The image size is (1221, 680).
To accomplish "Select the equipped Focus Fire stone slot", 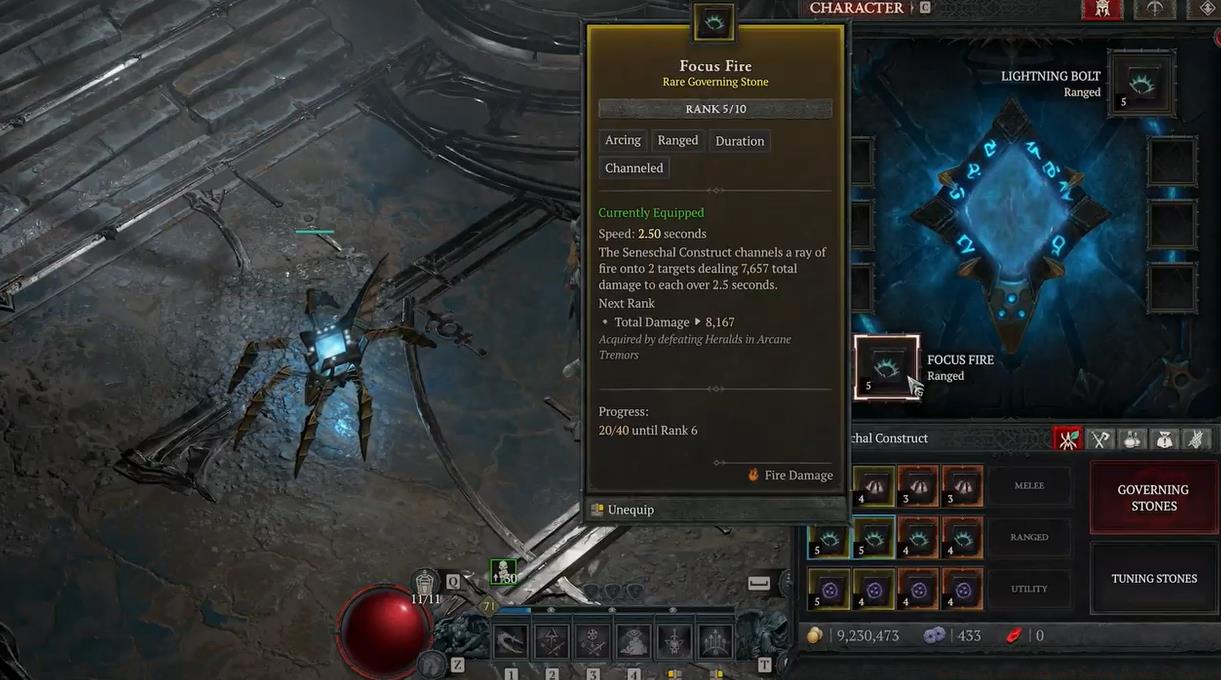I will pyautogui.click(x=886, y=367).
